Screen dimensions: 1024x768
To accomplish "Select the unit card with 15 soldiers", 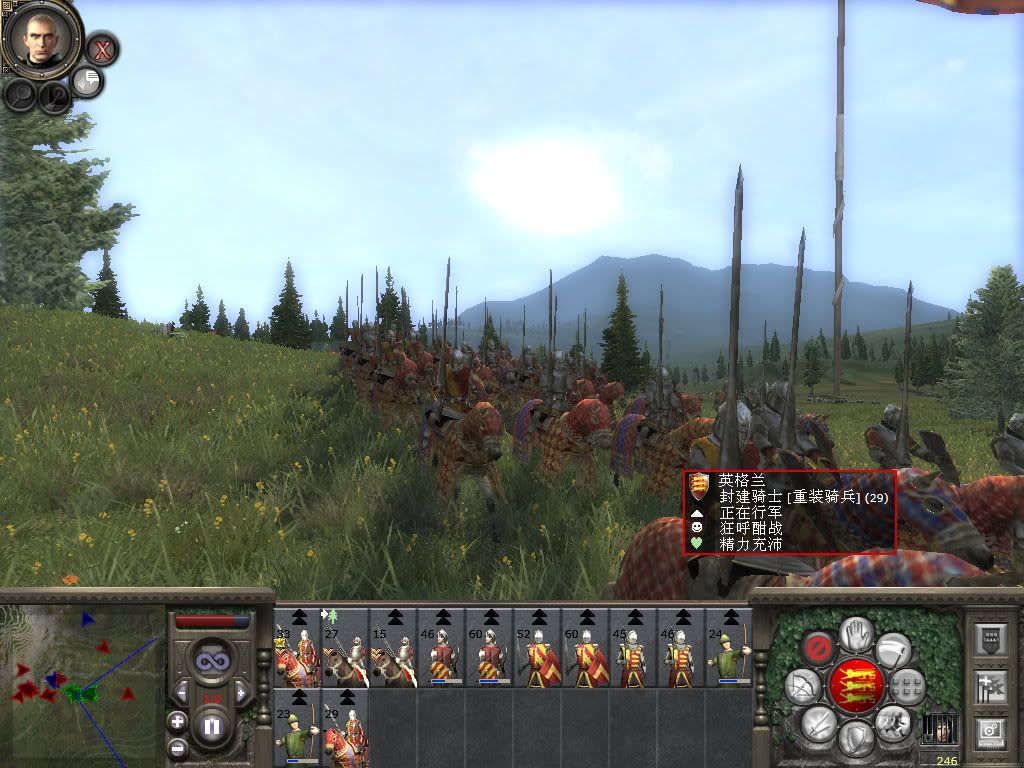I will [393, 650].
